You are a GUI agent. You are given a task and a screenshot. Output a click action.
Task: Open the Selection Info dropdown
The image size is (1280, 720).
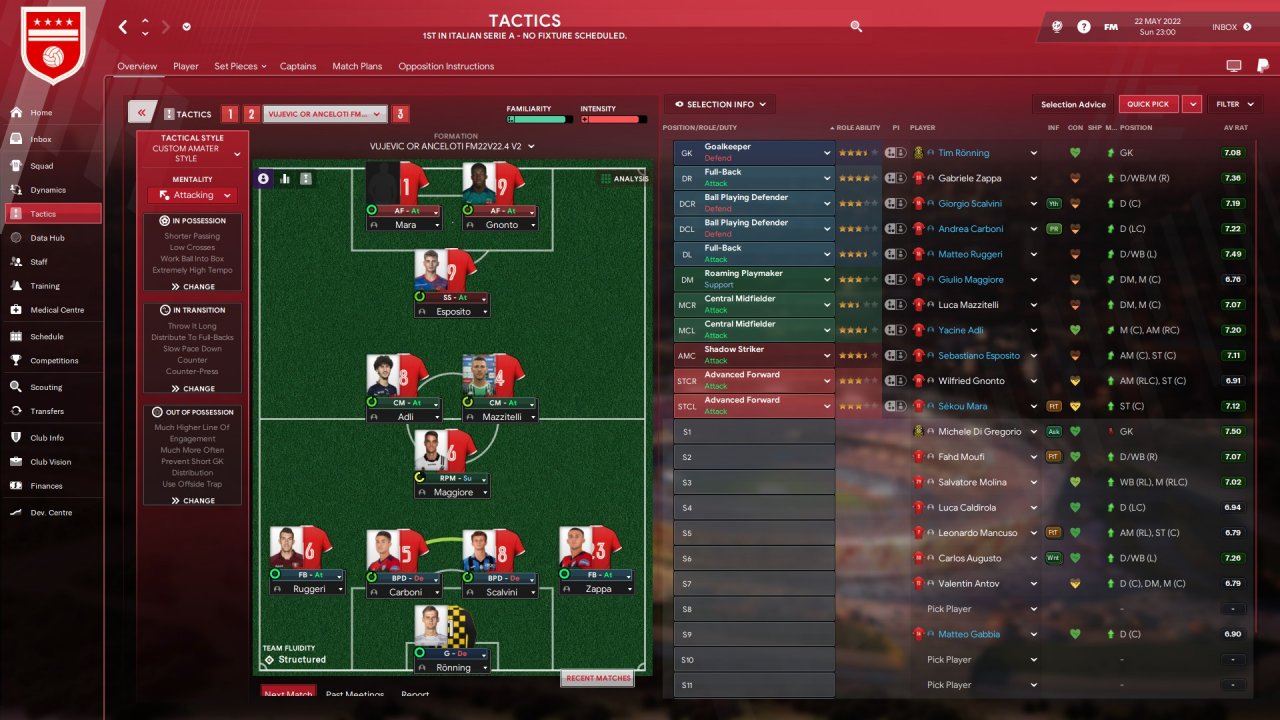point(720,104)
